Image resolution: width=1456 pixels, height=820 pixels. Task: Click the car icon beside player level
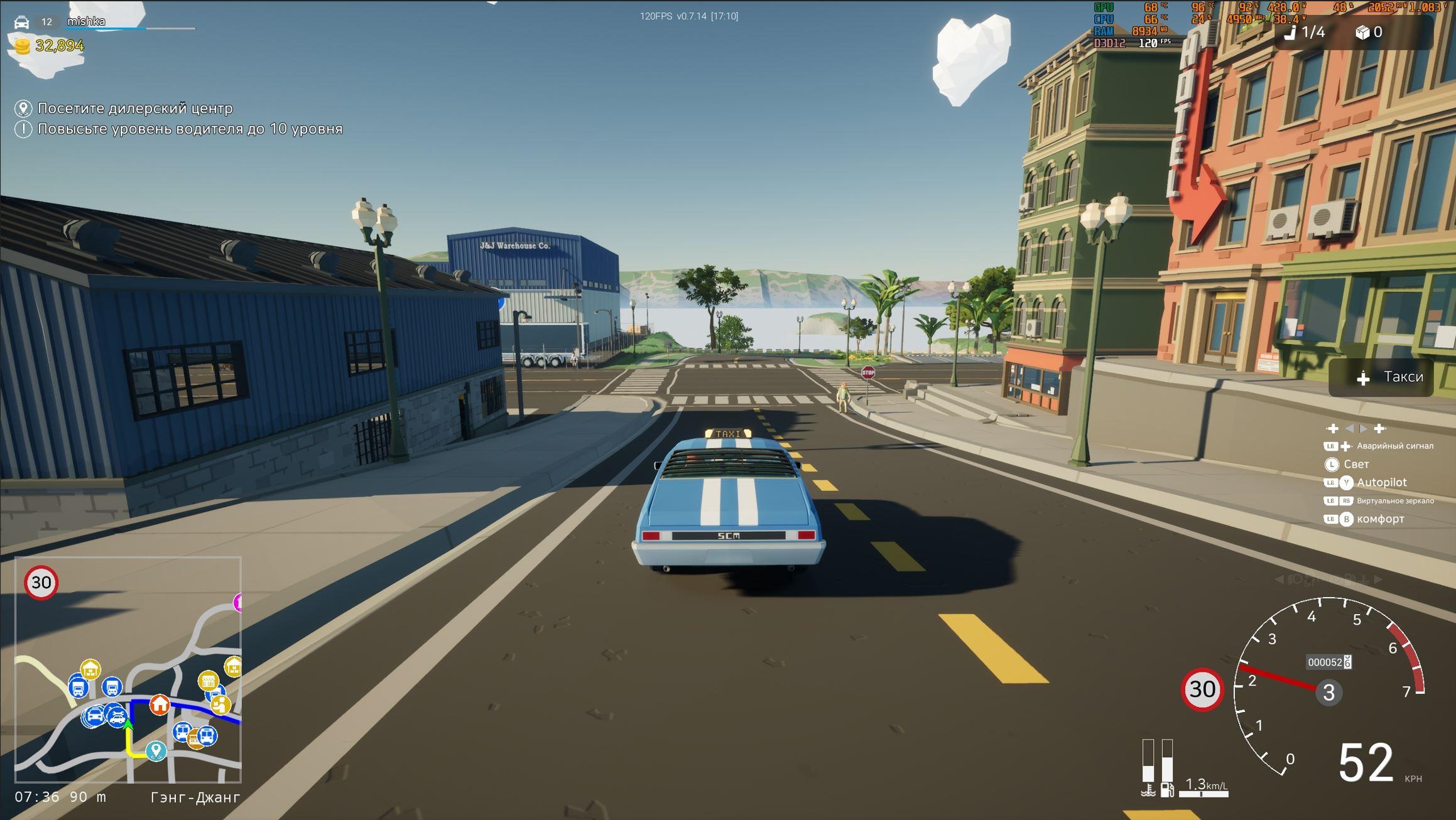pos(21,22)
